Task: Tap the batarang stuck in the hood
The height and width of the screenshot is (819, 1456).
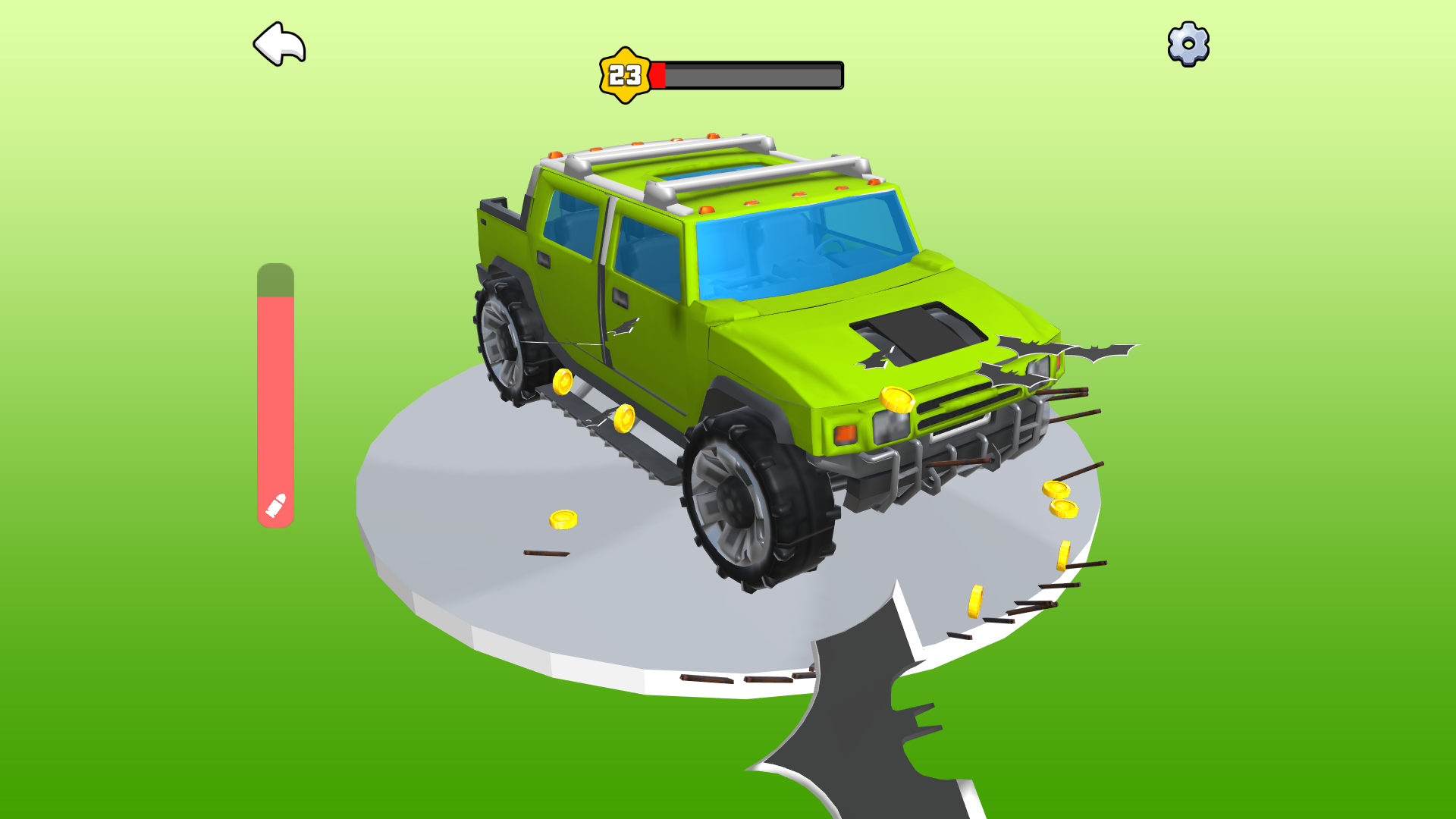Action: coord(880,353)
